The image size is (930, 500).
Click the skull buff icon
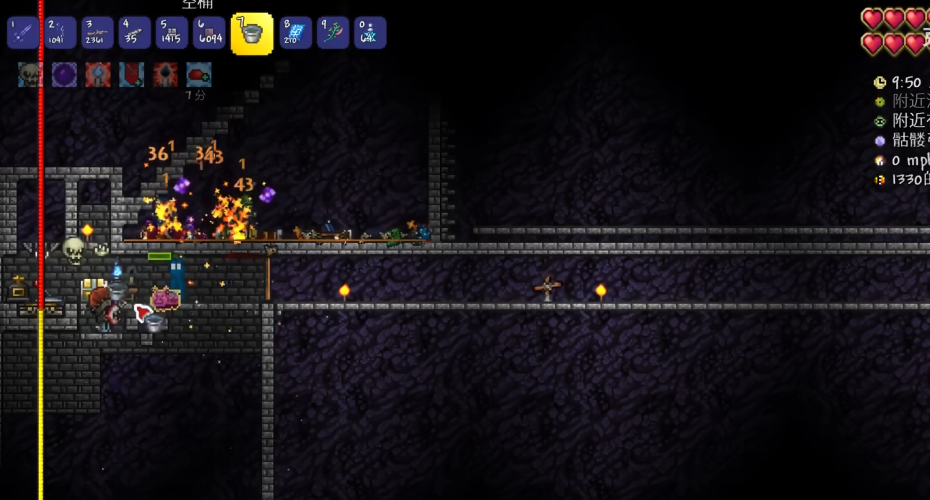click(30, 74)
